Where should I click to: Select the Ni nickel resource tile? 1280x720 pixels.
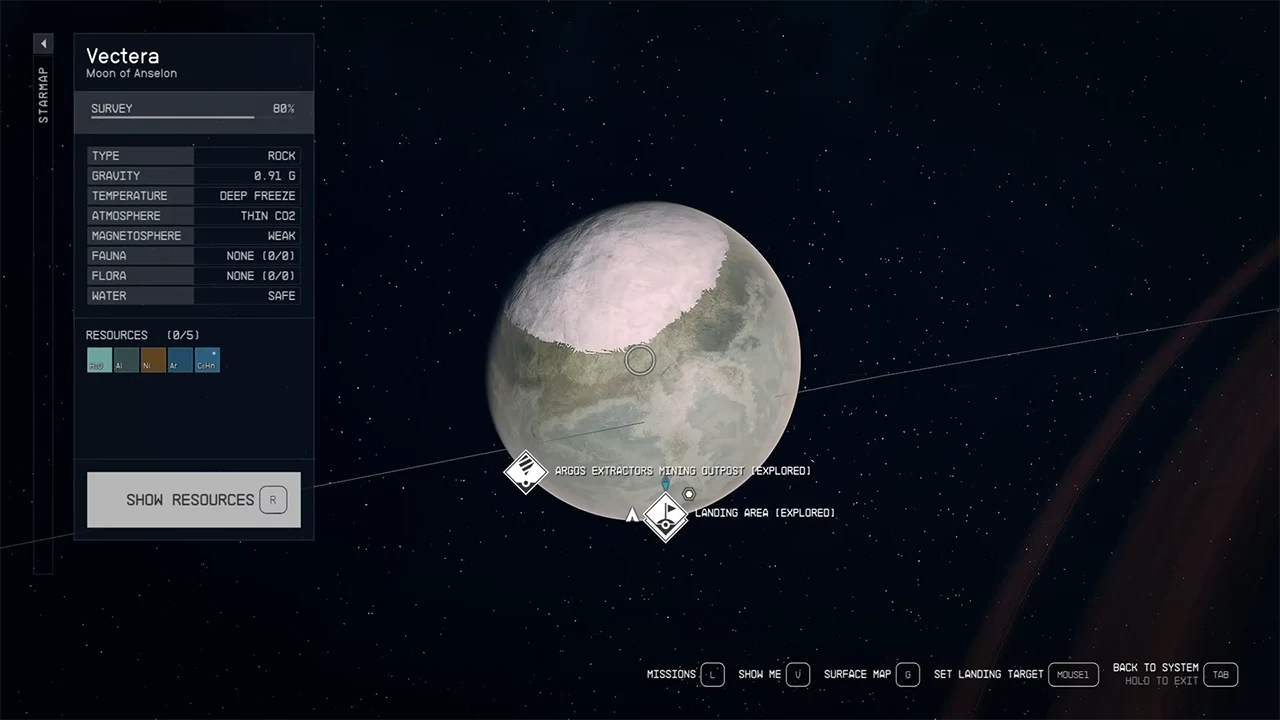(153, 360)
